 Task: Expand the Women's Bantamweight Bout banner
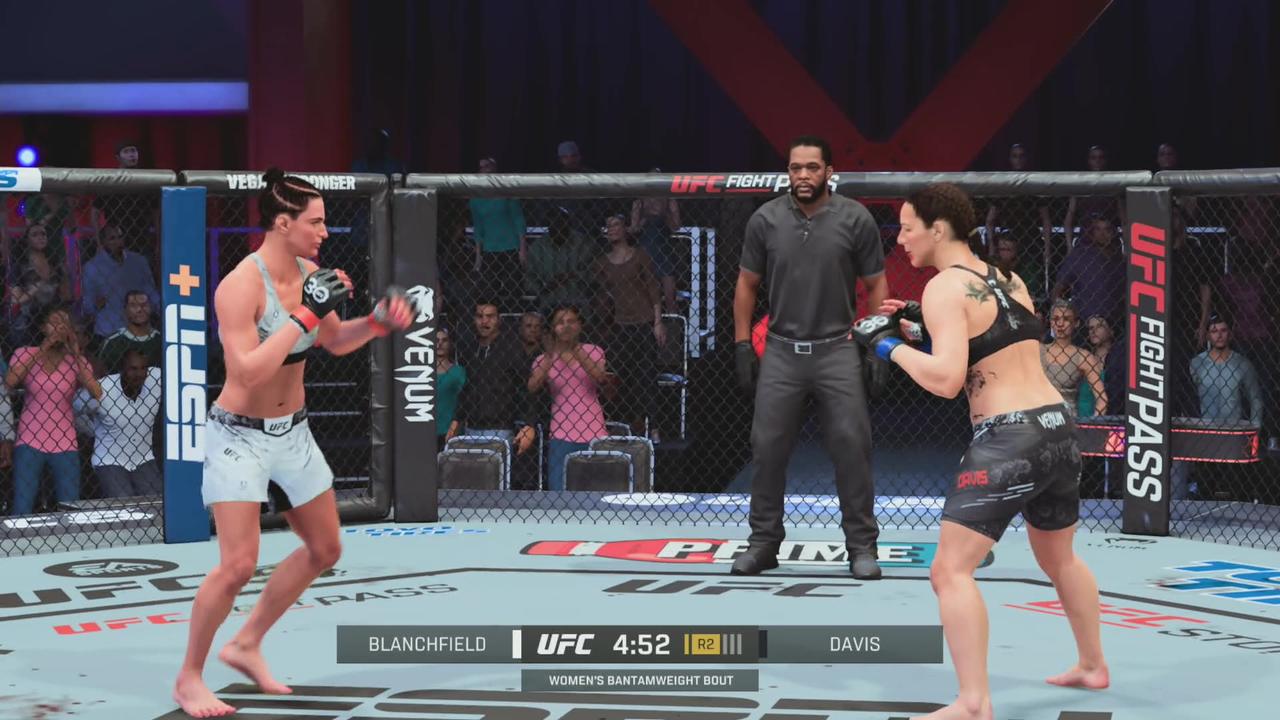point(640,680)
